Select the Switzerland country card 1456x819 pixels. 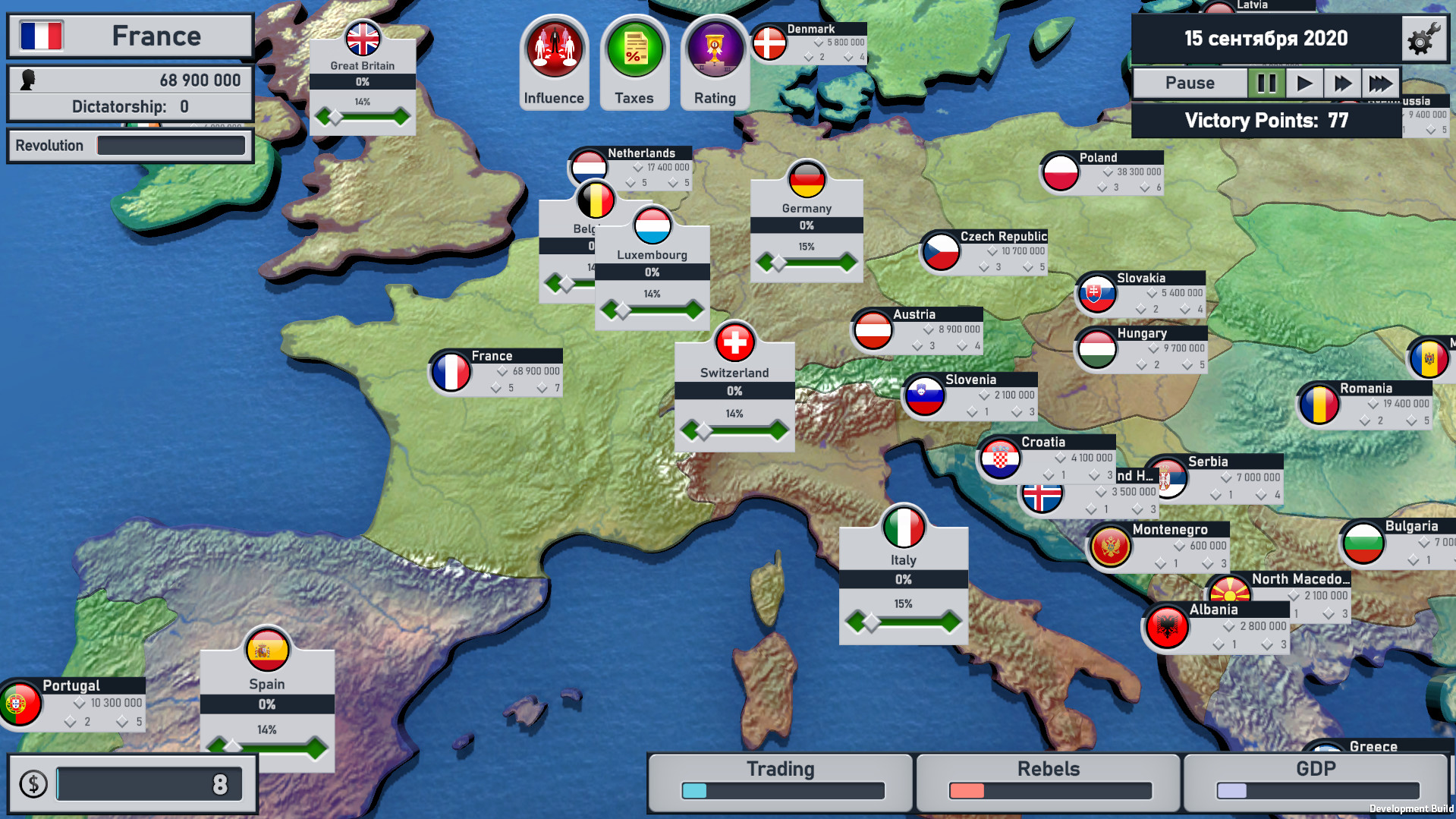tap(734, 393)
